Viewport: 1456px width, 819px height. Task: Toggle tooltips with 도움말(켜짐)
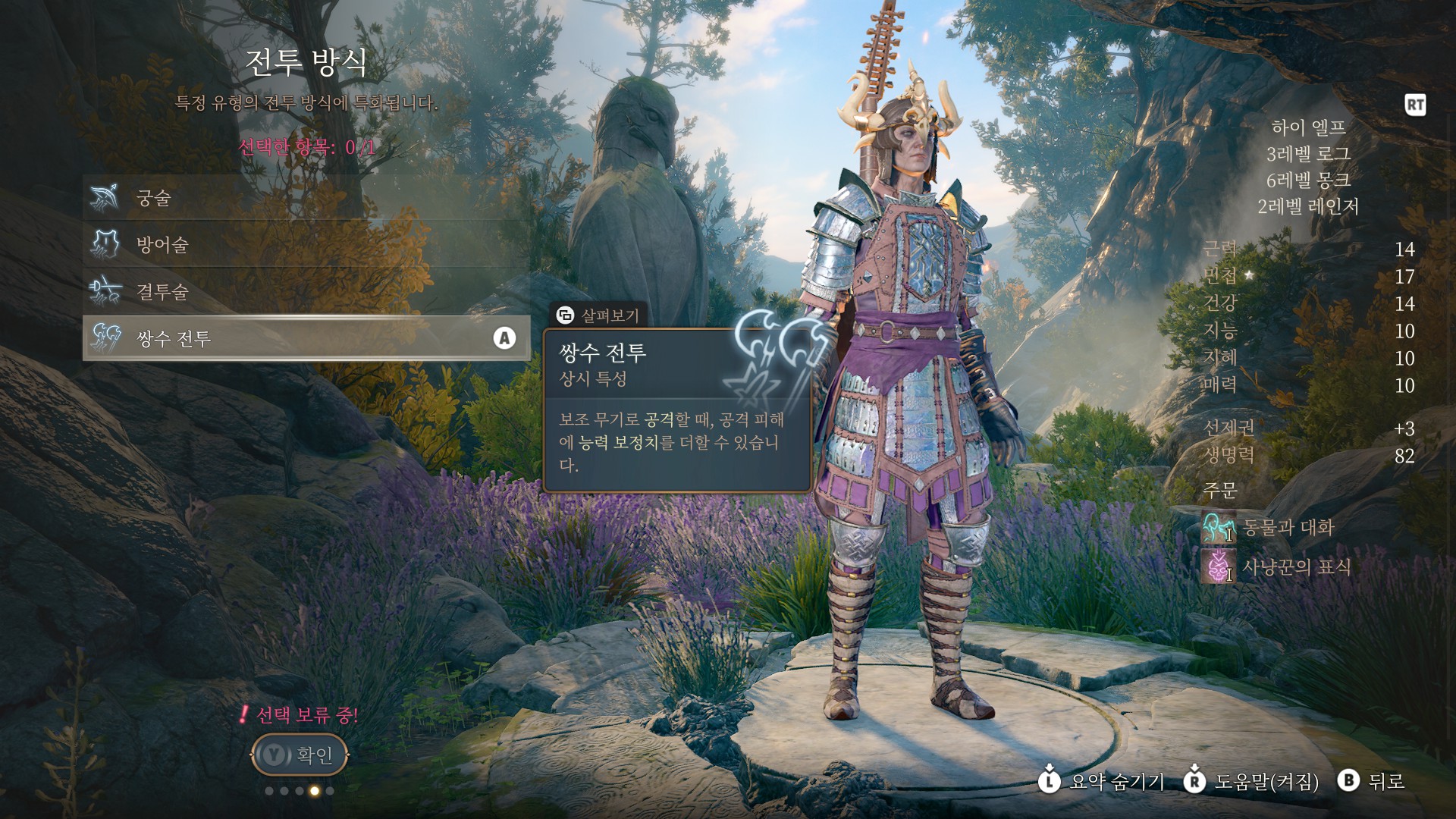(x=1253, y=781)
